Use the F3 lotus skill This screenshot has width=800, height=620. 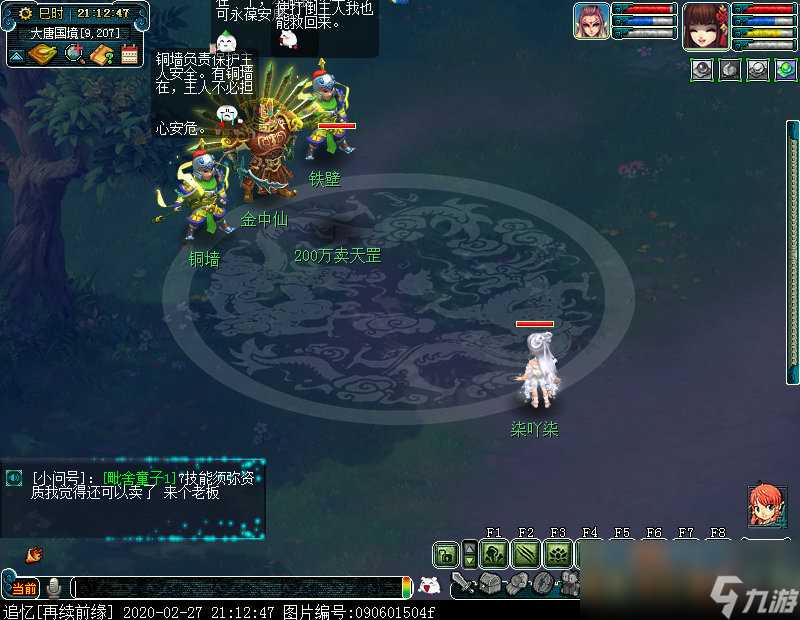tap(558, 554)
